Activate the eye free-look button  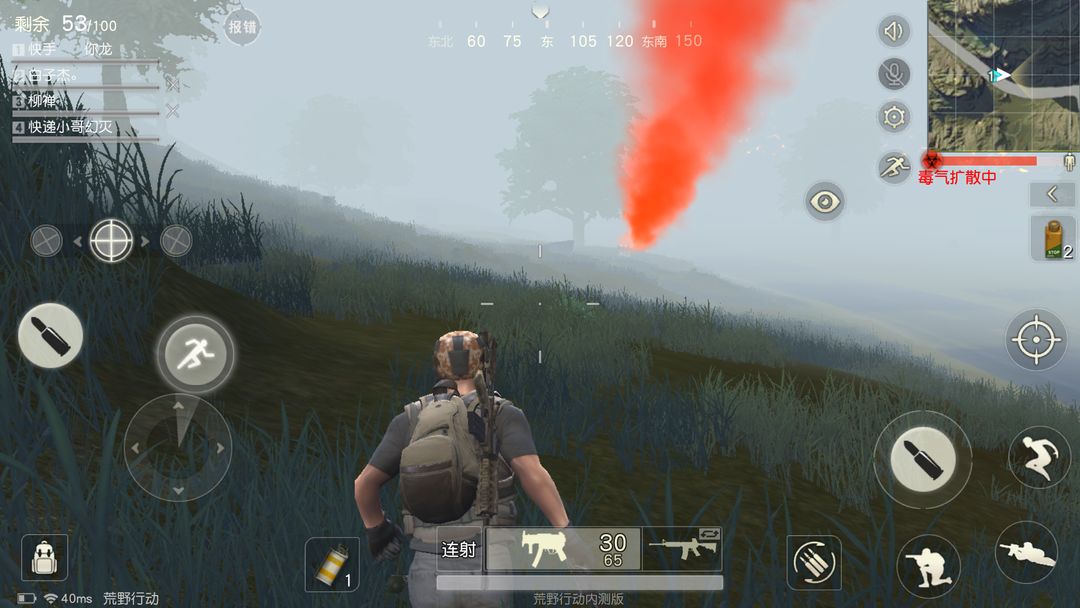pyautogui.click(x=825, y=202)
